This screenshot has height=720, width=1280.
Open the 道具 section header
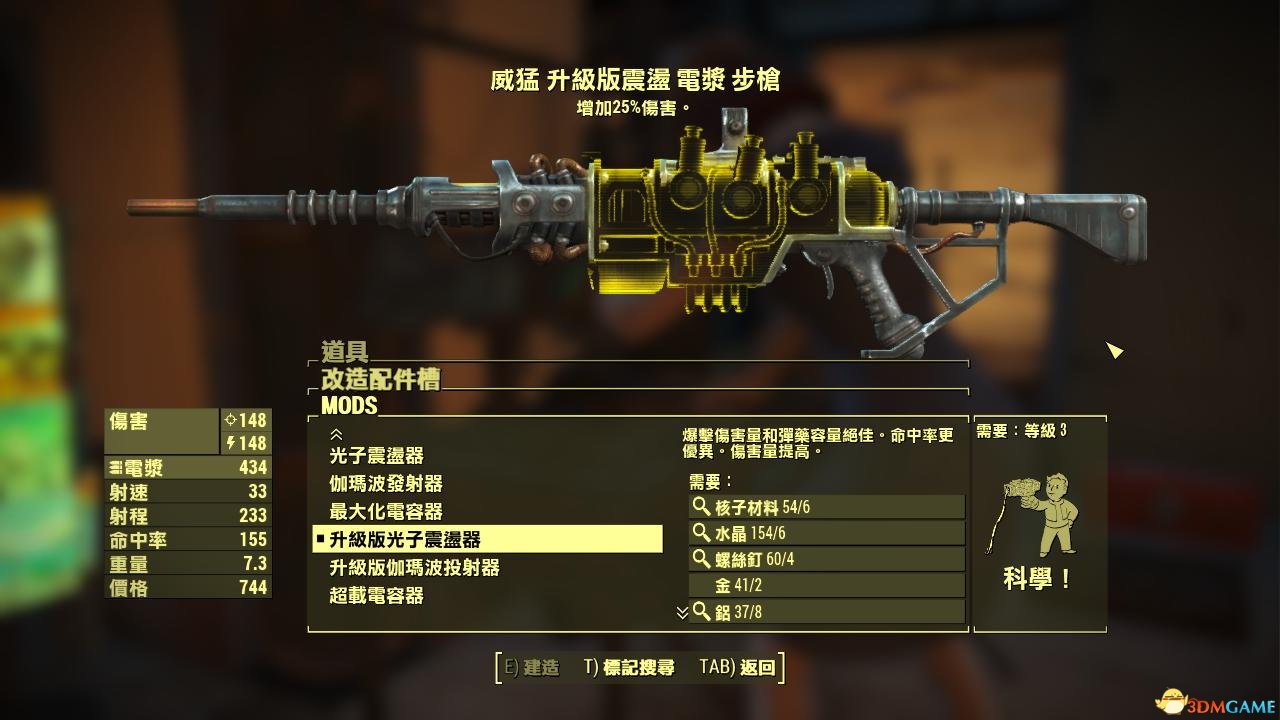[x=345, y=352]
